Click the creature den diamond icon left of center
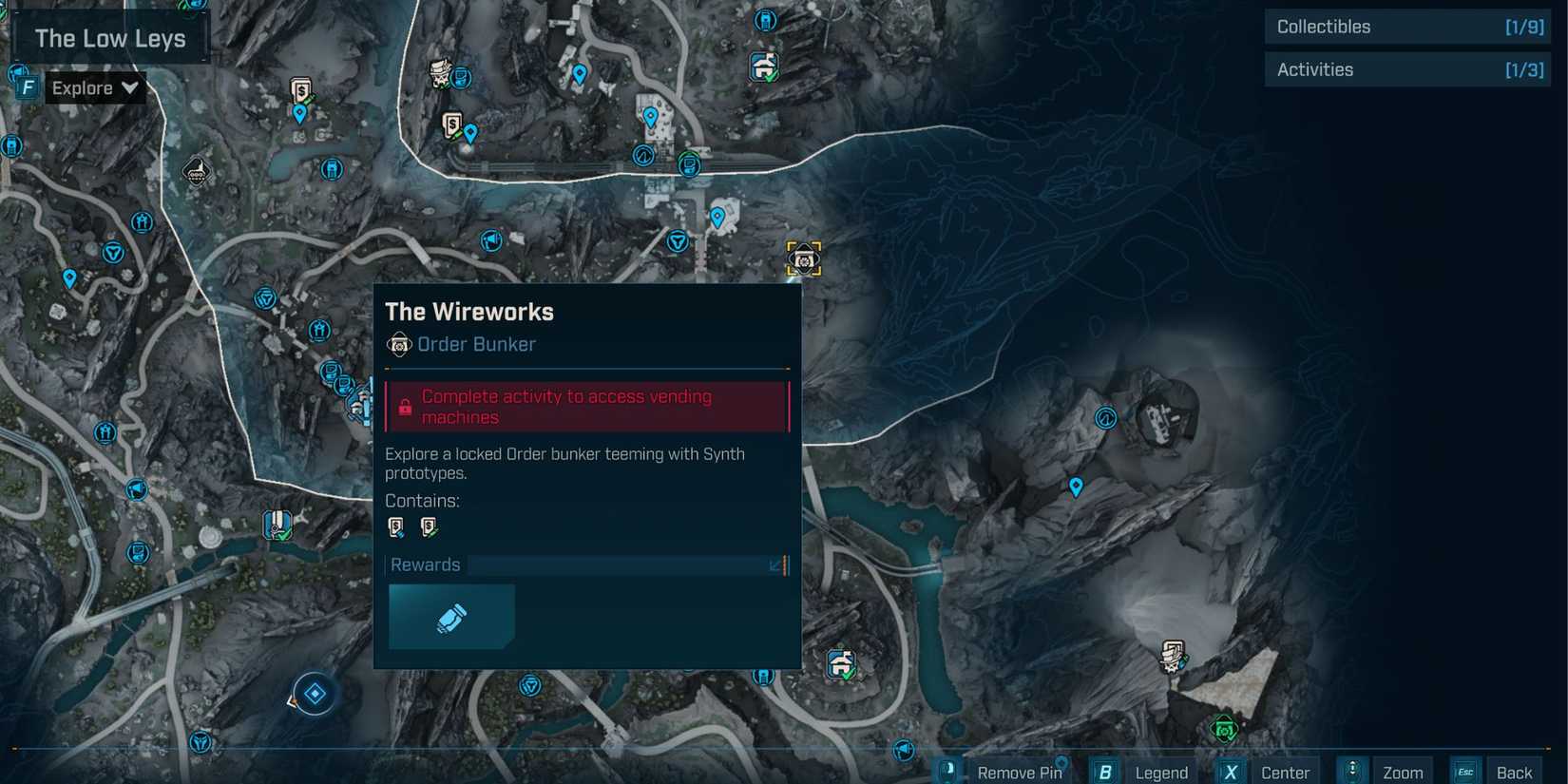This screenshot has width=1568, height=784. tap(314, 694)
